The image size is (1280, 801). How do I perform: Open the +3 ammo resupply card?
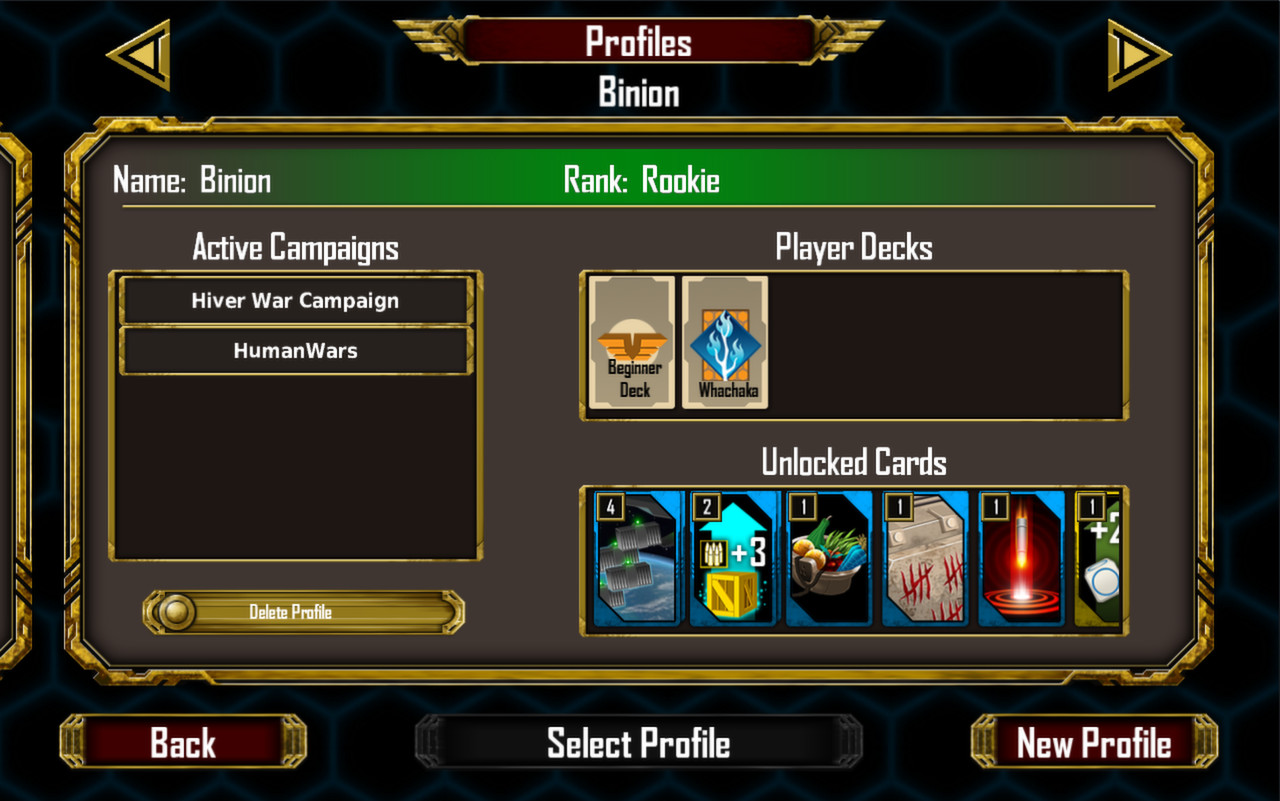point(732,558)
